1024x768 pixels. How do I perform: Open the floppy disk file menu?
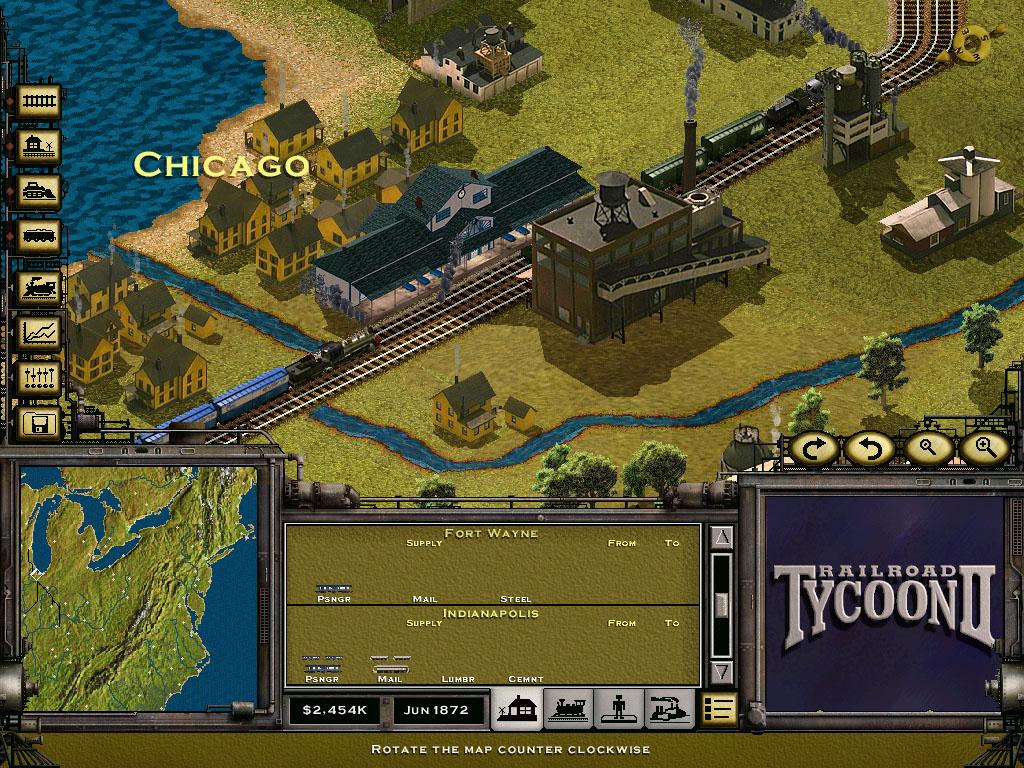(x=40, y=423)
